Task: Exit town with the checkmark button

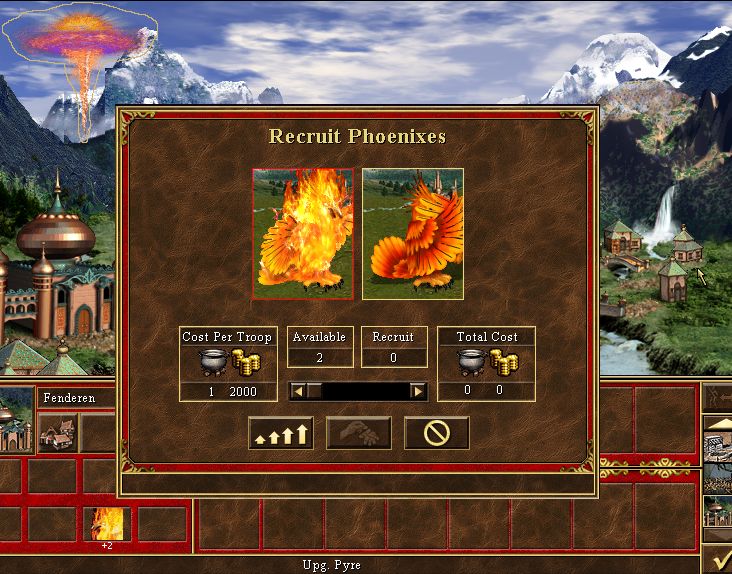Action: pyautogui.click(x=716, y=558)
